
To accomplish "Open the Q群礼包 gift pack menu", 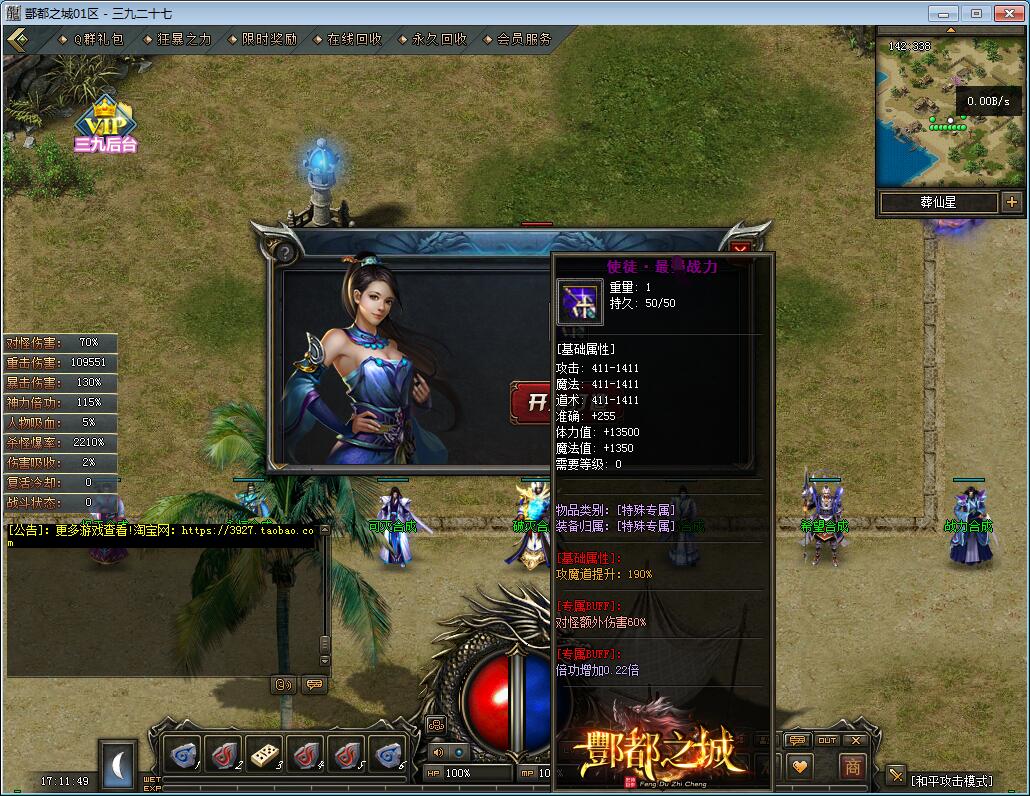I will pyautogui.click(x=98, y=39).
